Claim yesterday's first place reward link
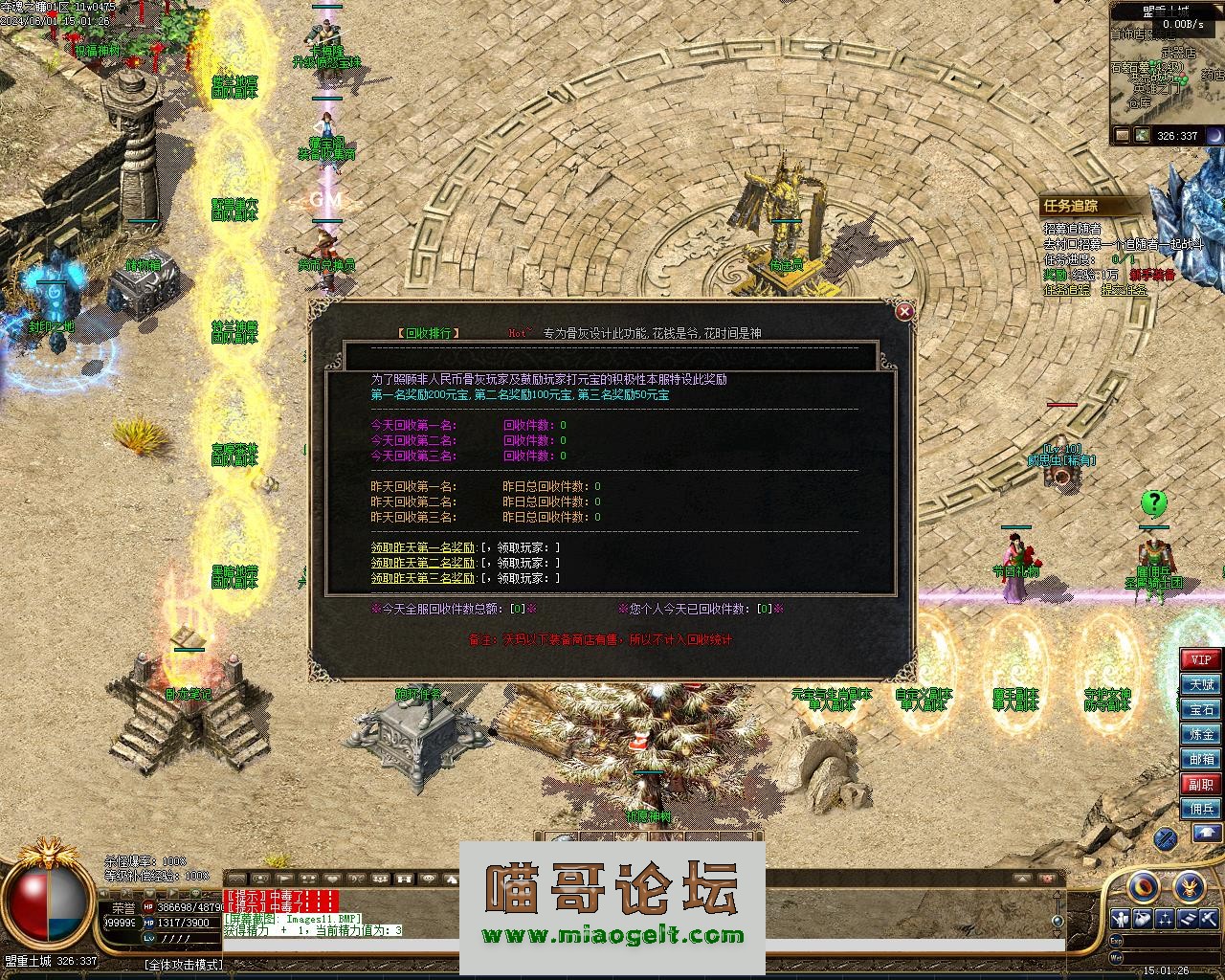The height and width of the screenshot is (980, 1225). pos(423,547)
